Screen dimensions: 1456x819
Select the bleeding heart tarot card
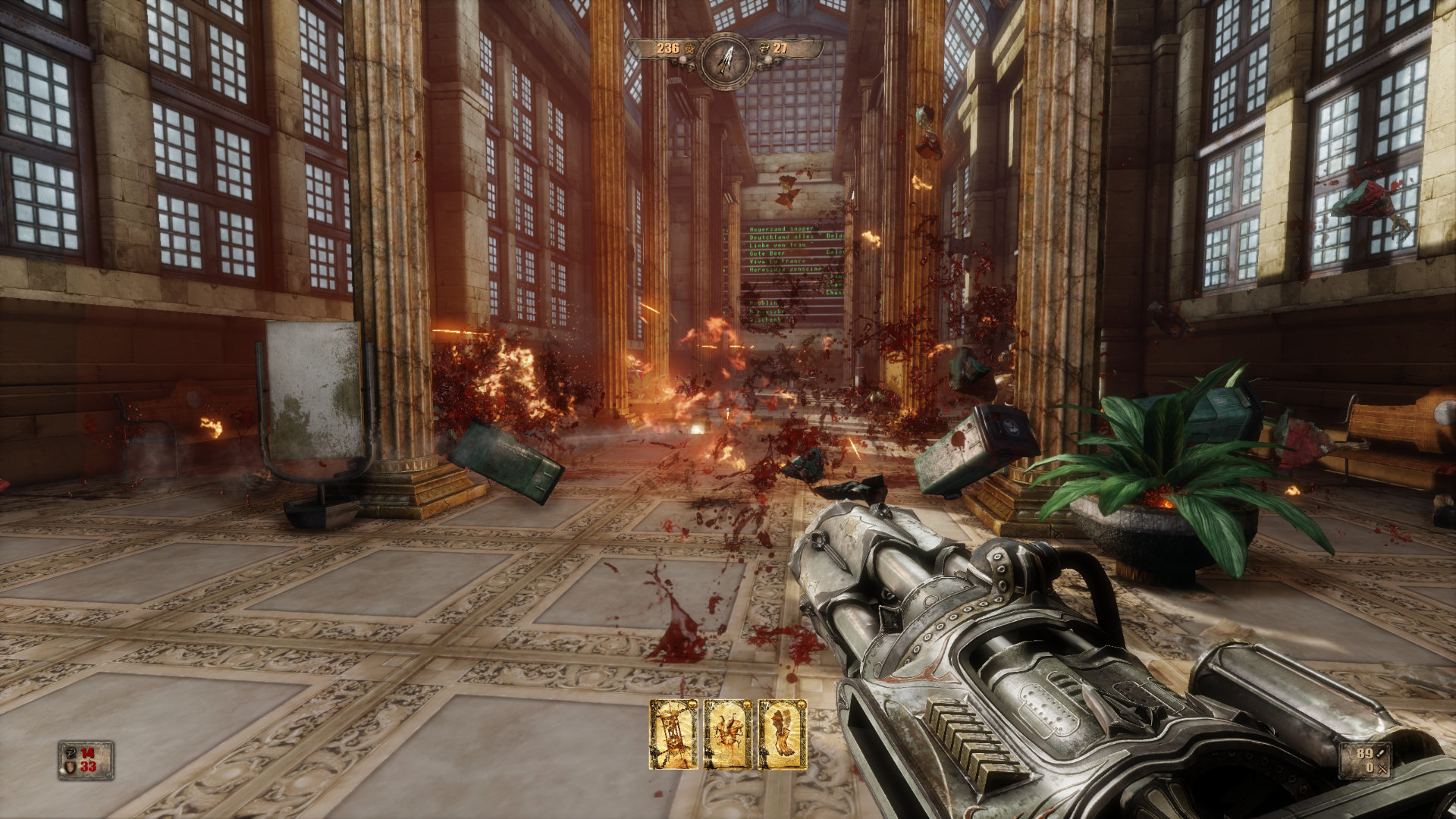(728, 734)
